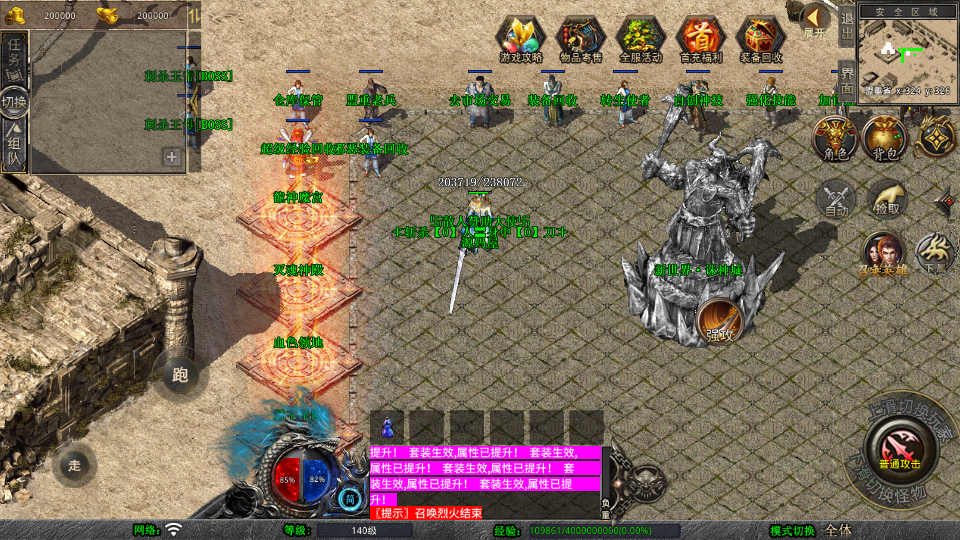Viewport: 960px width, 540px height.
Task: Open the 角色 character panel
Action: [833, 138]
